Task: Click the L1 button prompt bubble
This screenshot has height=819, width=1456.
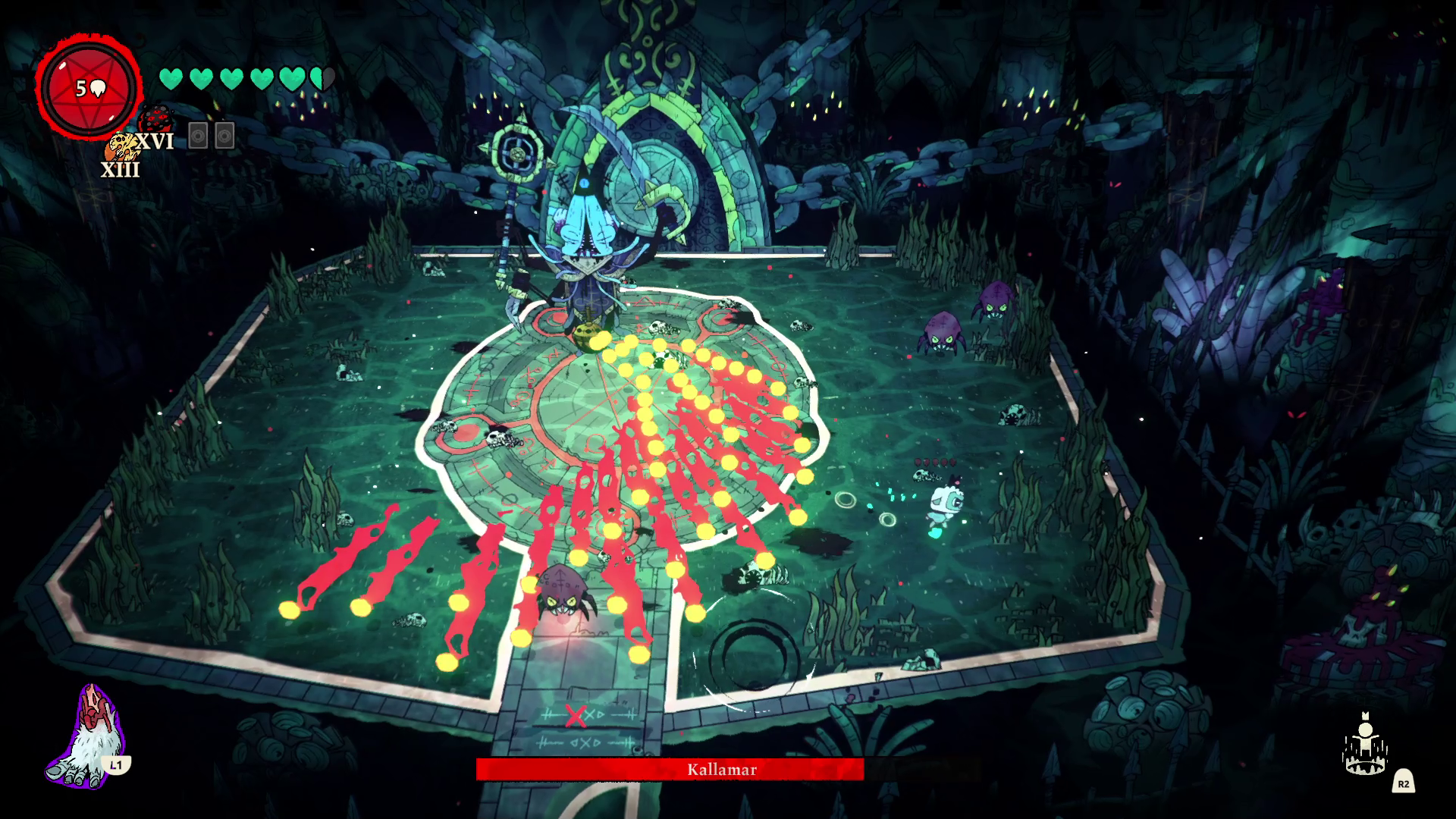Action: 116,767
